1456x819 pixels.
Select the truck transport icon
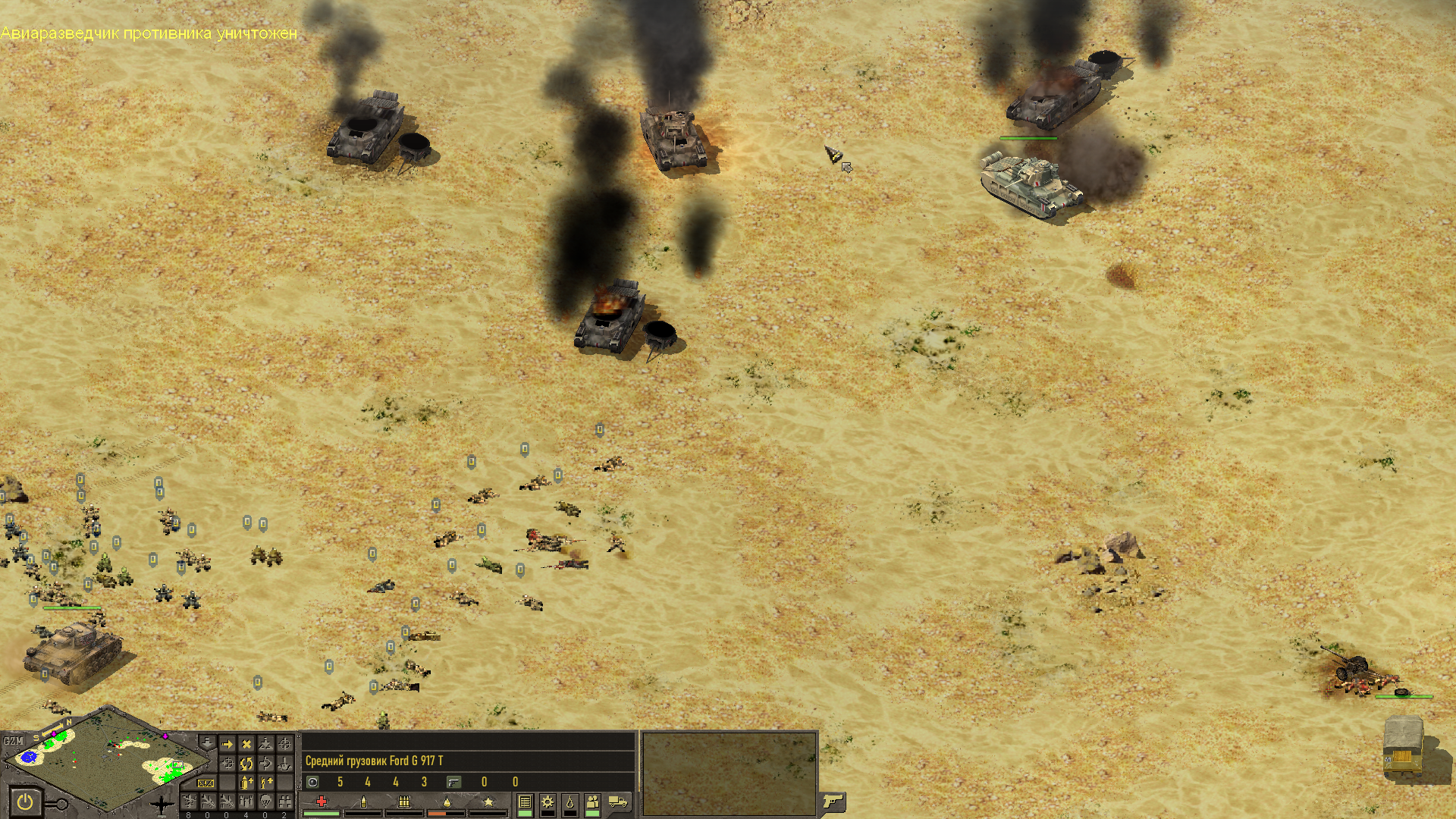click(x=619, y=802)
